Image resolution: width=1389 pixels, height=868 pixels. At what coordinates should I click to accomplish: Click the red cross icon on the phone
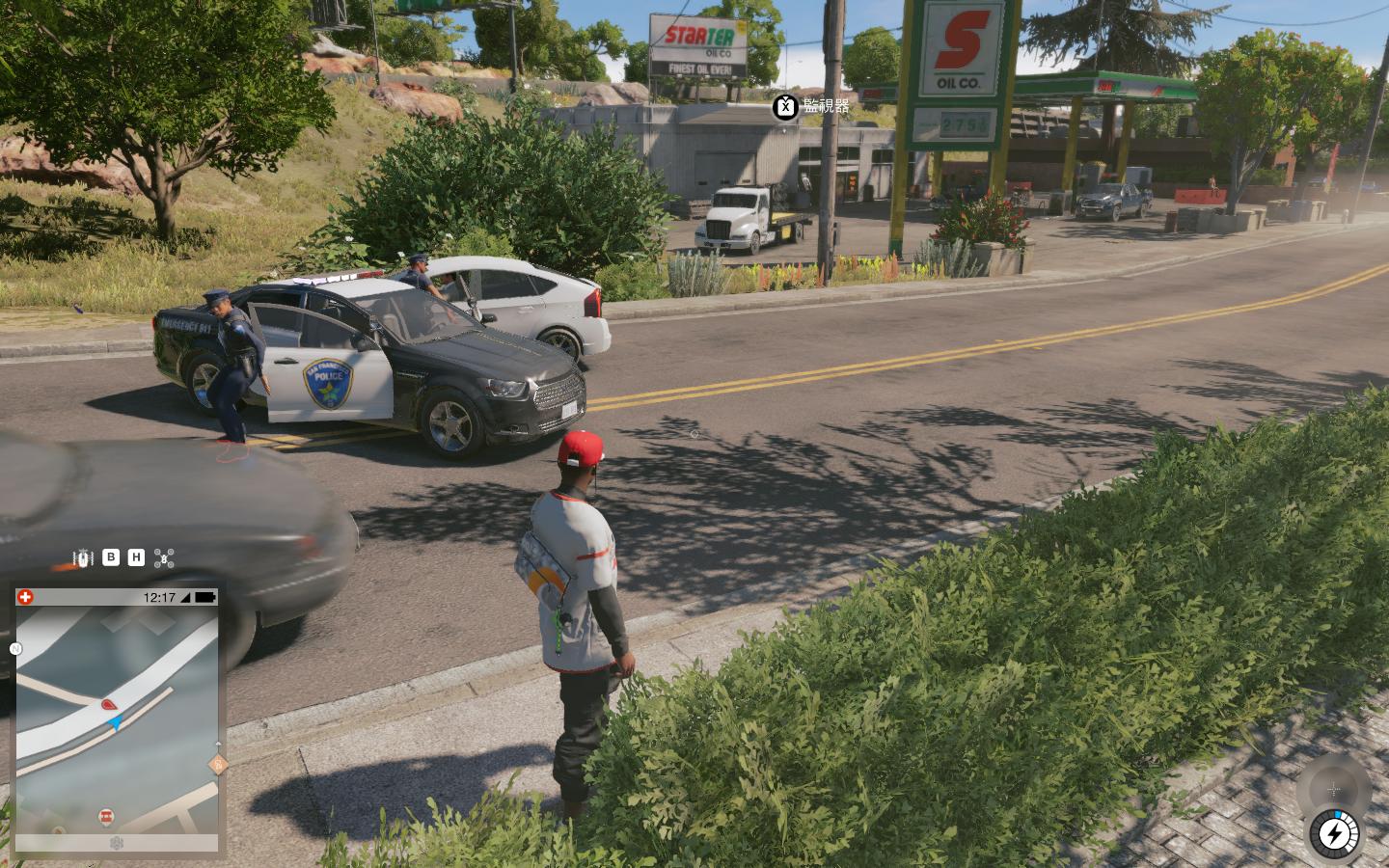(25, 597)
